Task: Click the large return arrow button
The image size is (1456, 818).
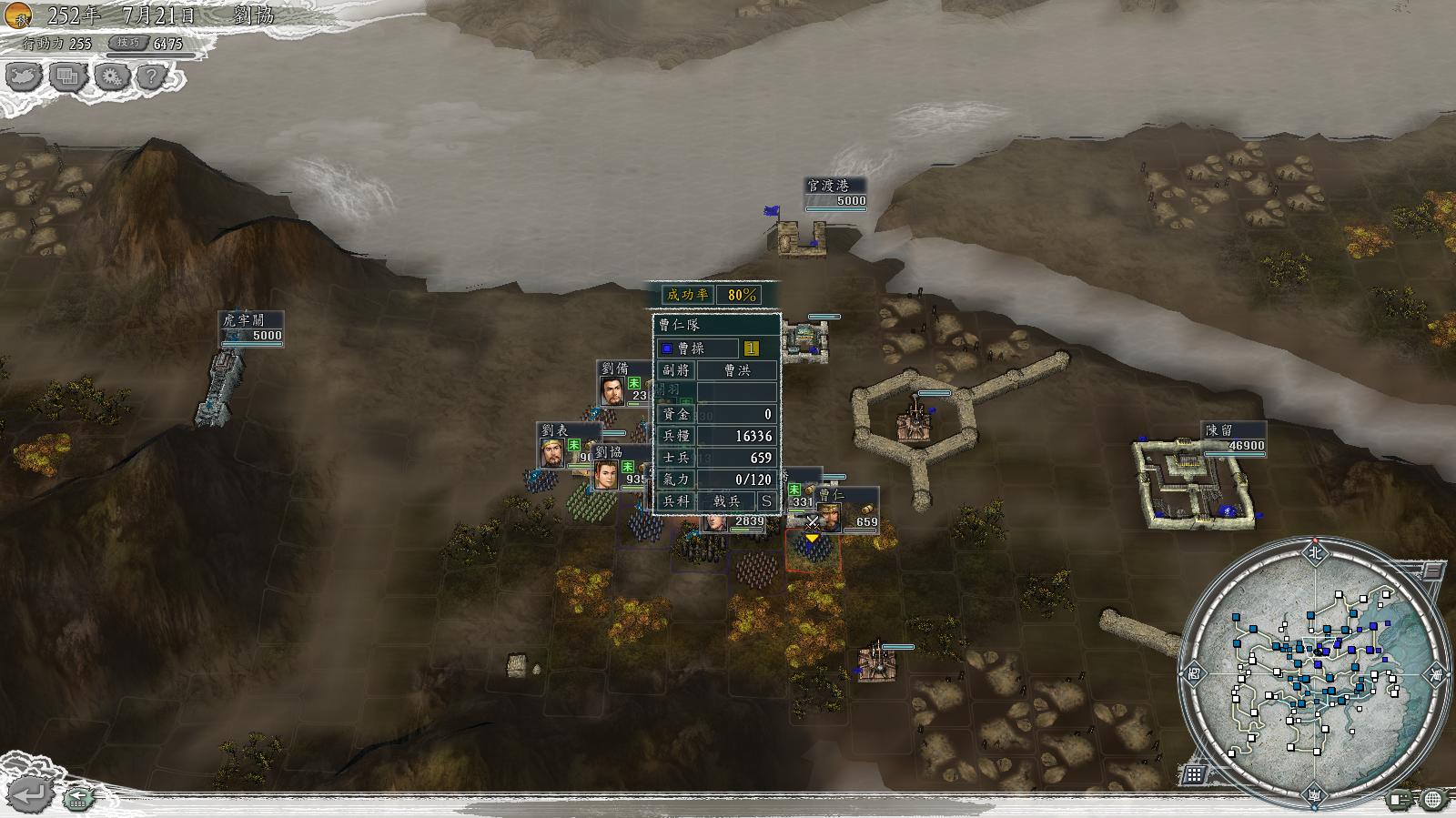Action: pyautogui.click(x=30, y=794)
